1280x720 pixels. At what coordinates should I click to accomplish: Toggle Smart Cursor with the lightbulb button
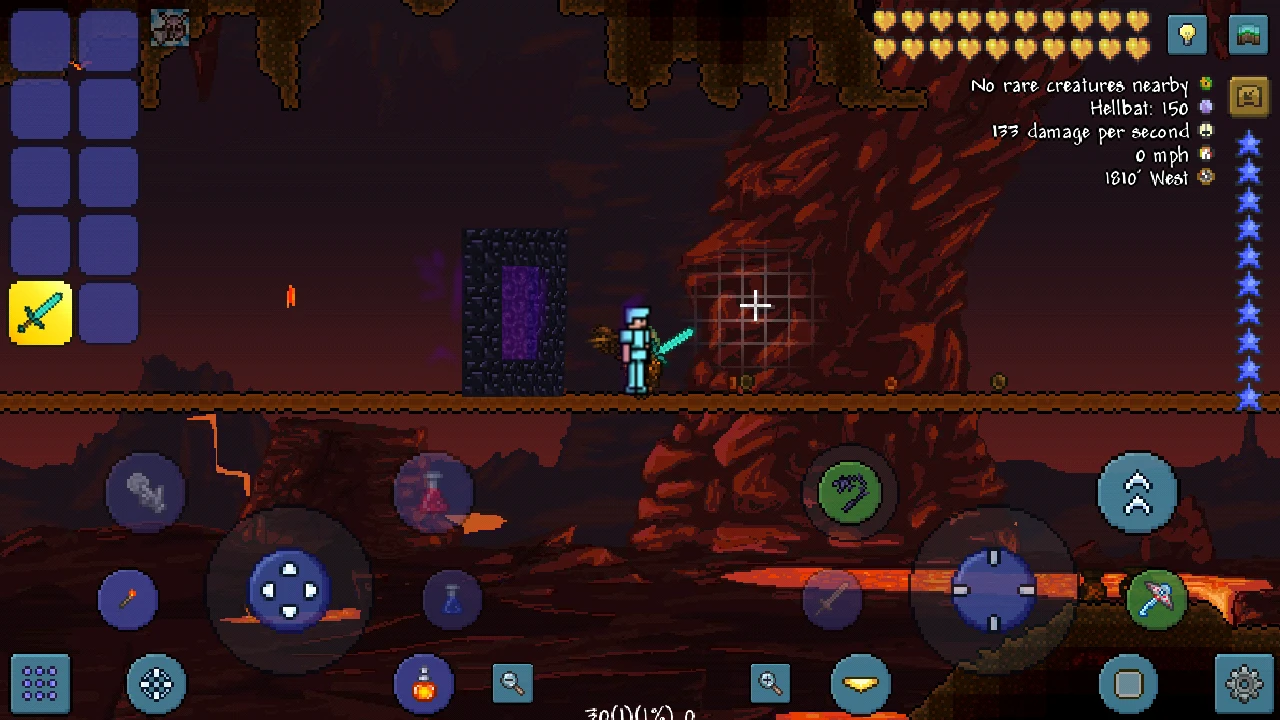[x=1186, y=35]
